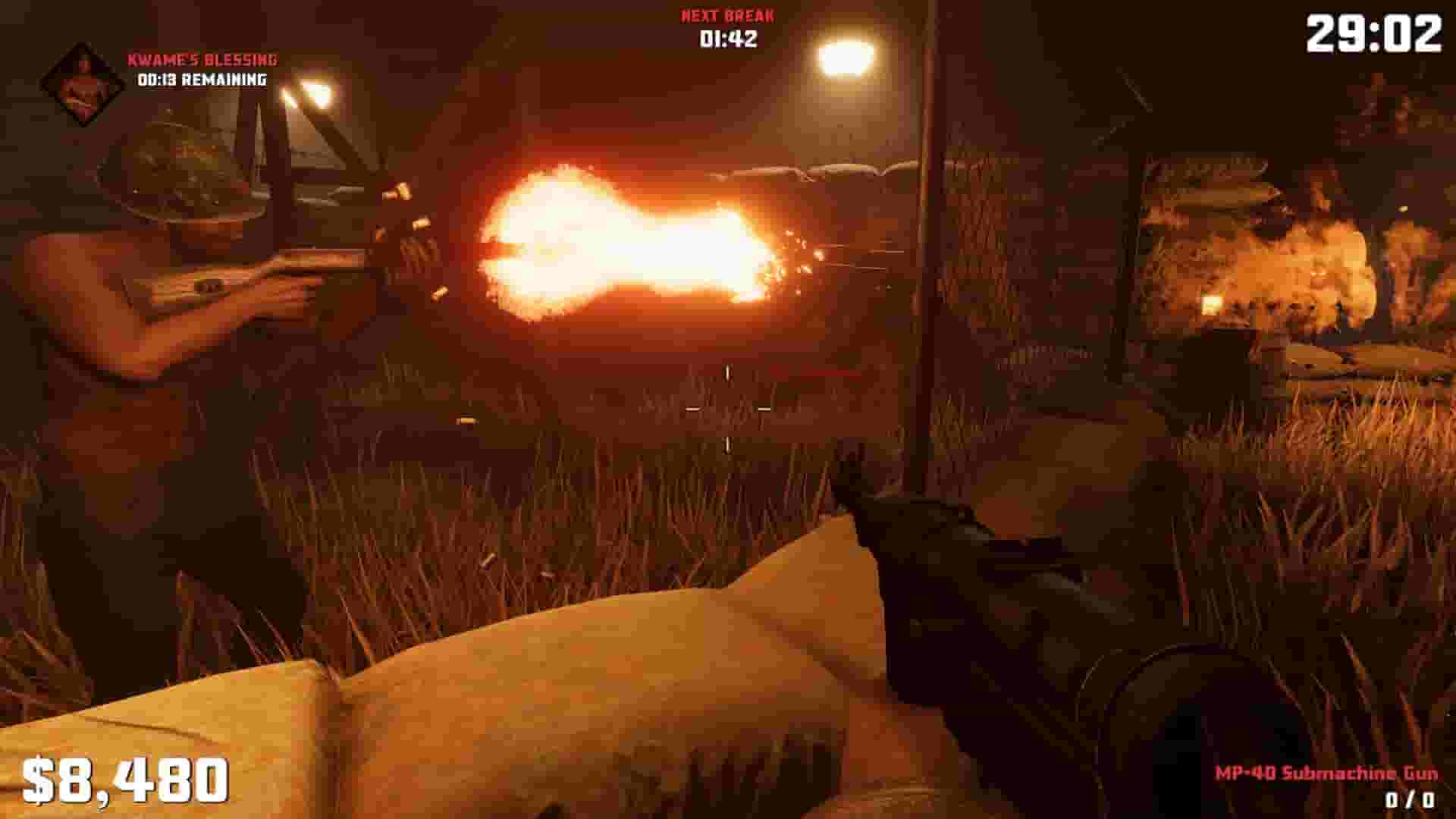This screenshot has width=1456, height=819.
Task: Expand the money display details
Action: tap(129, 777)
